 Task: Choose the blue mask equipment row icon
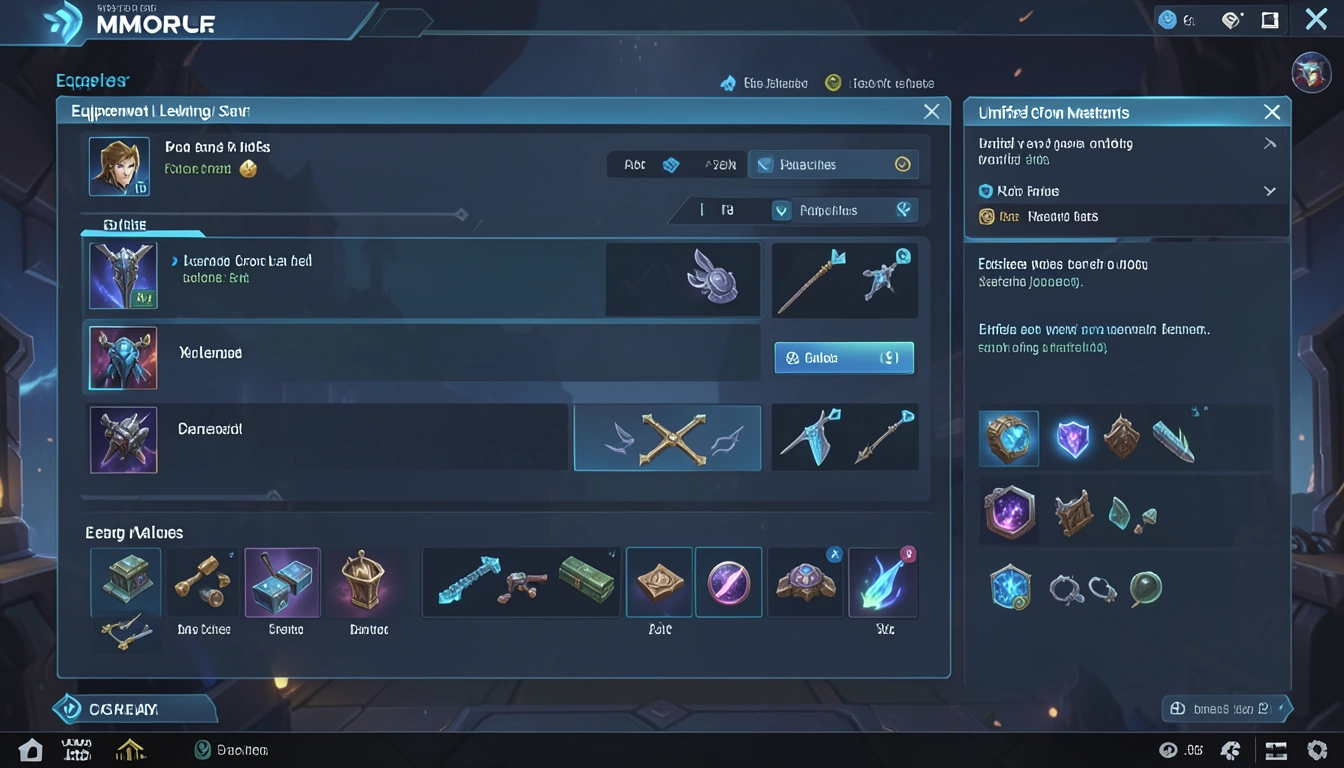click(122, 357)
